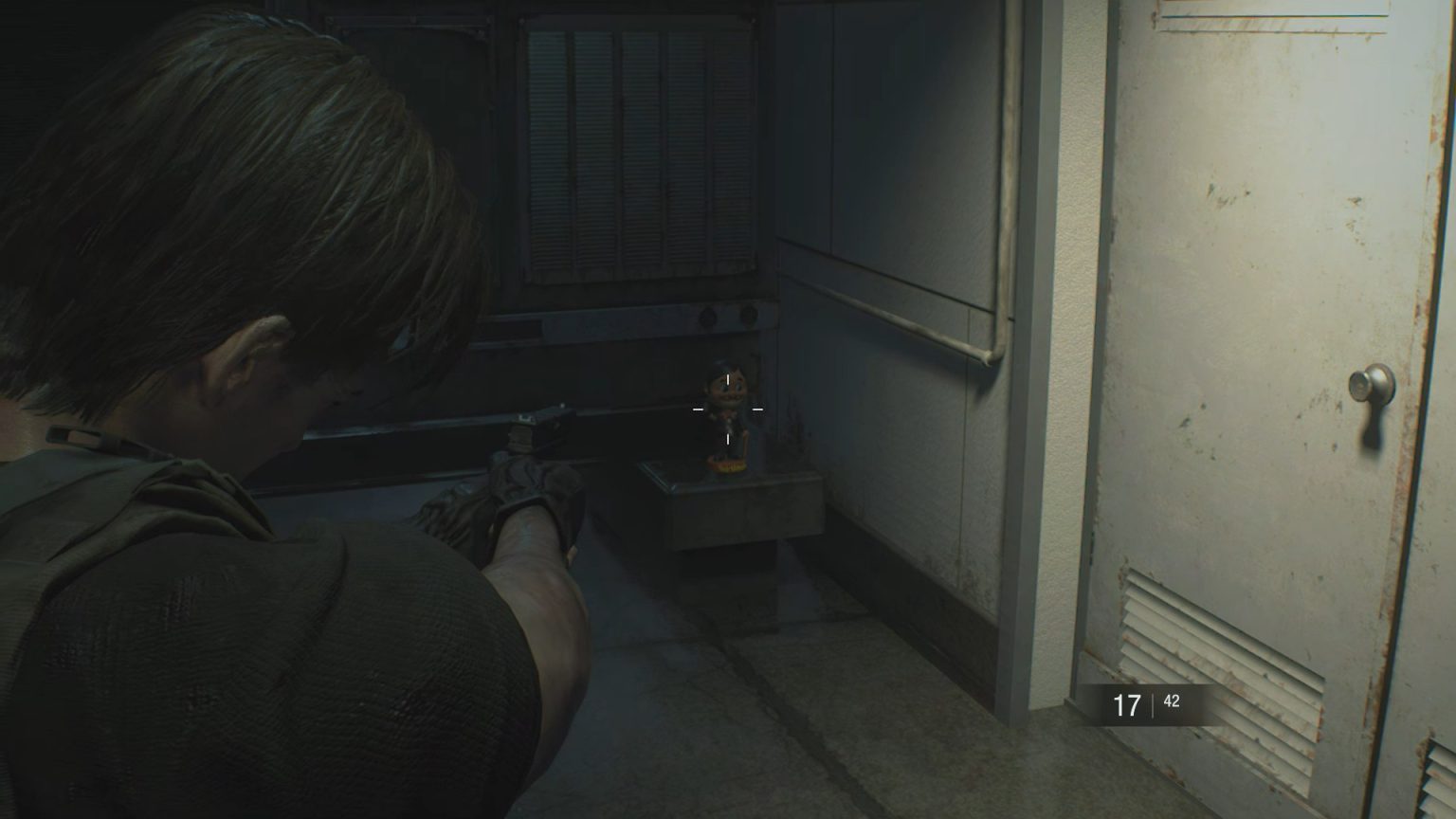This screenshot has height=819, width=1456.
Task: Click the second knob on the machine panel
Action: point(748,314)
